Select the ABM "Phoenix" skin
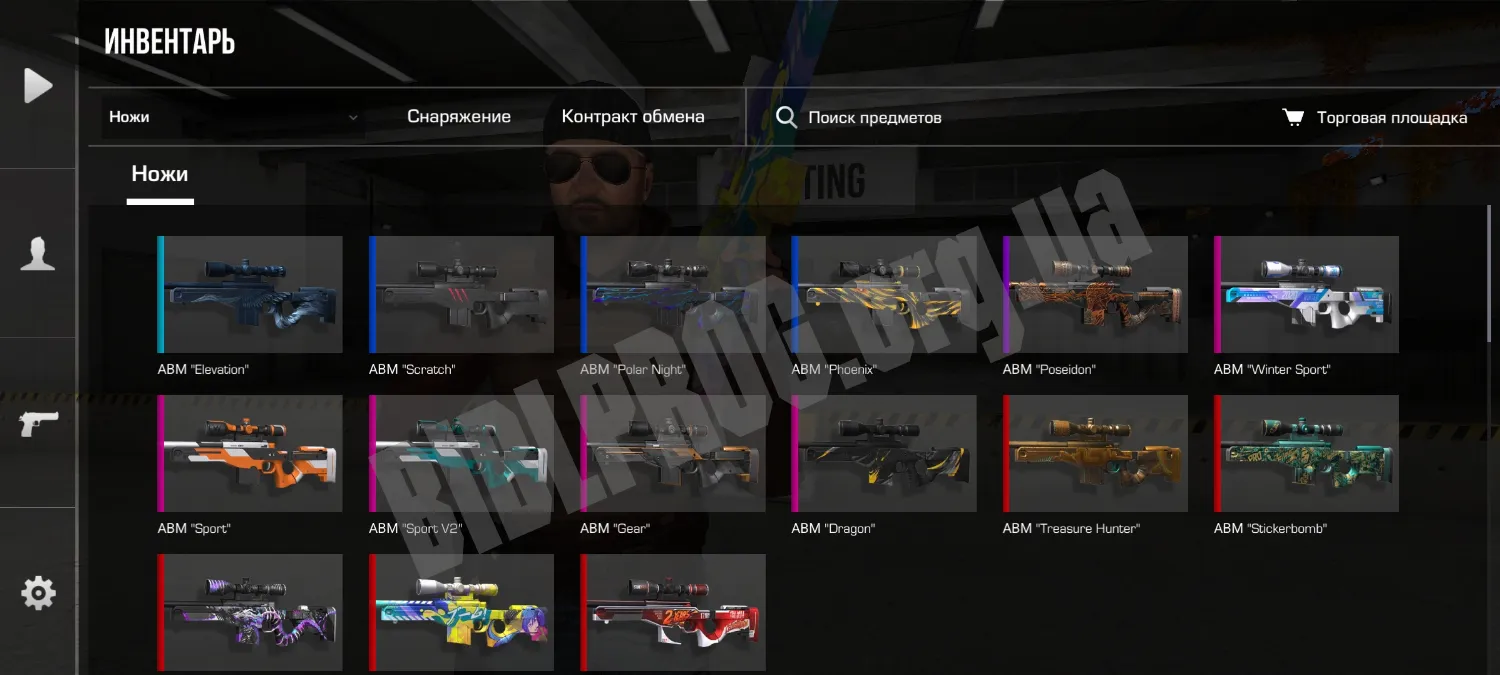The width and height of the screenshot is (1500, 675). coord(885,294)
